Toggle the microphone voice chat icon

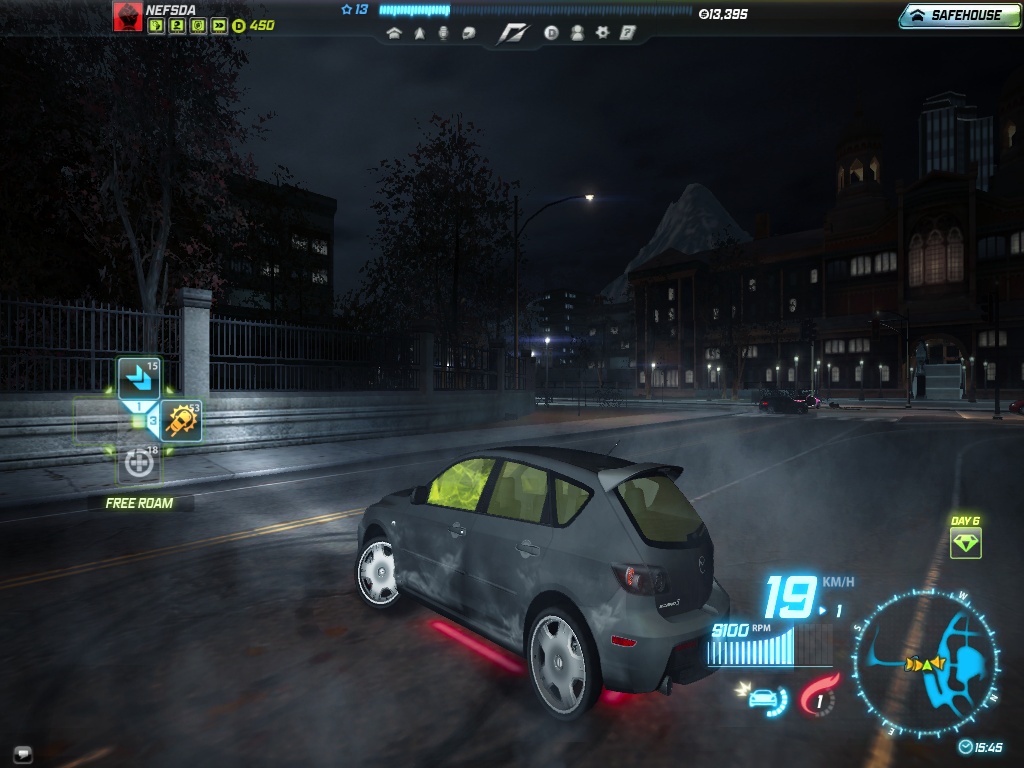[443, 33]
